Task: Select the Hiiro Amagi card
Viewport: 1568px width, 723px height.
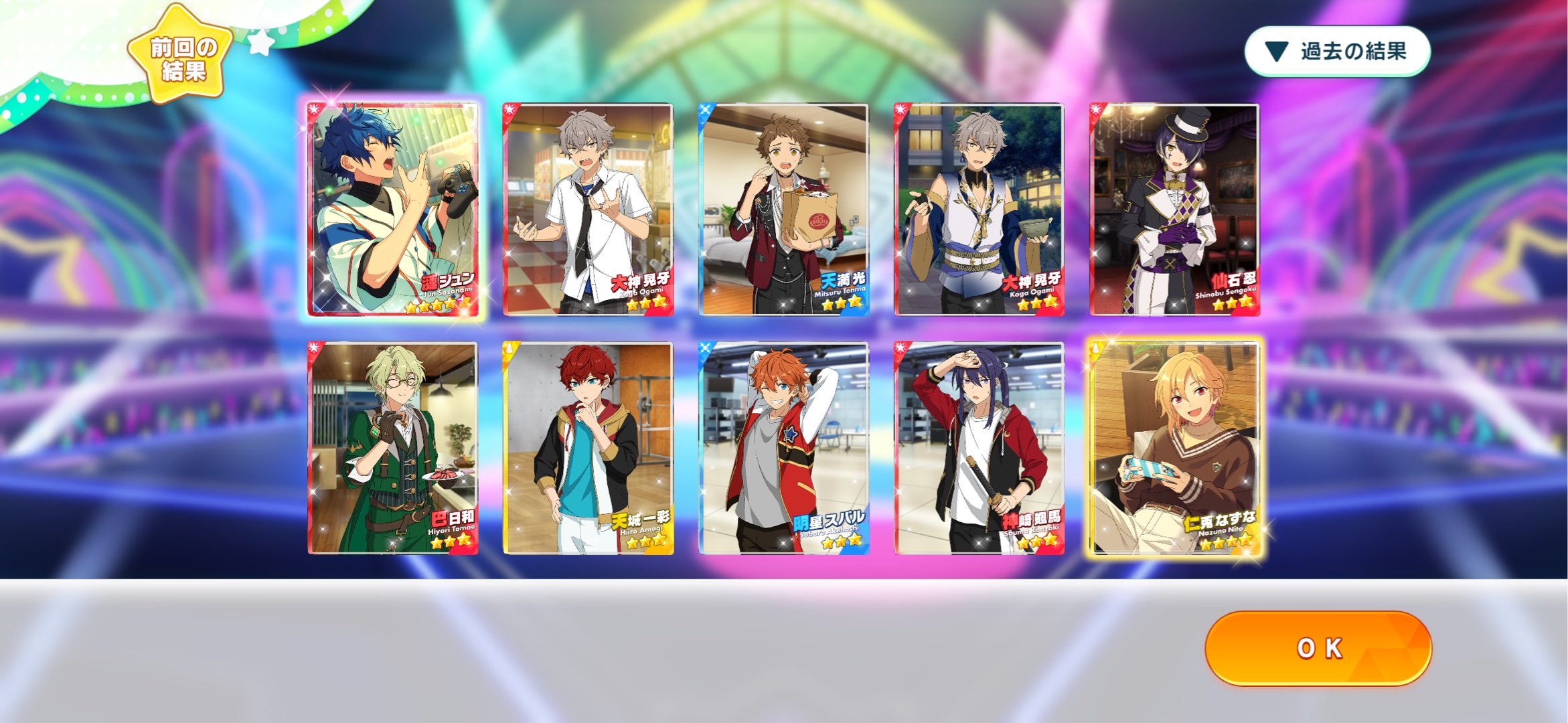Action: pos(588,447)
